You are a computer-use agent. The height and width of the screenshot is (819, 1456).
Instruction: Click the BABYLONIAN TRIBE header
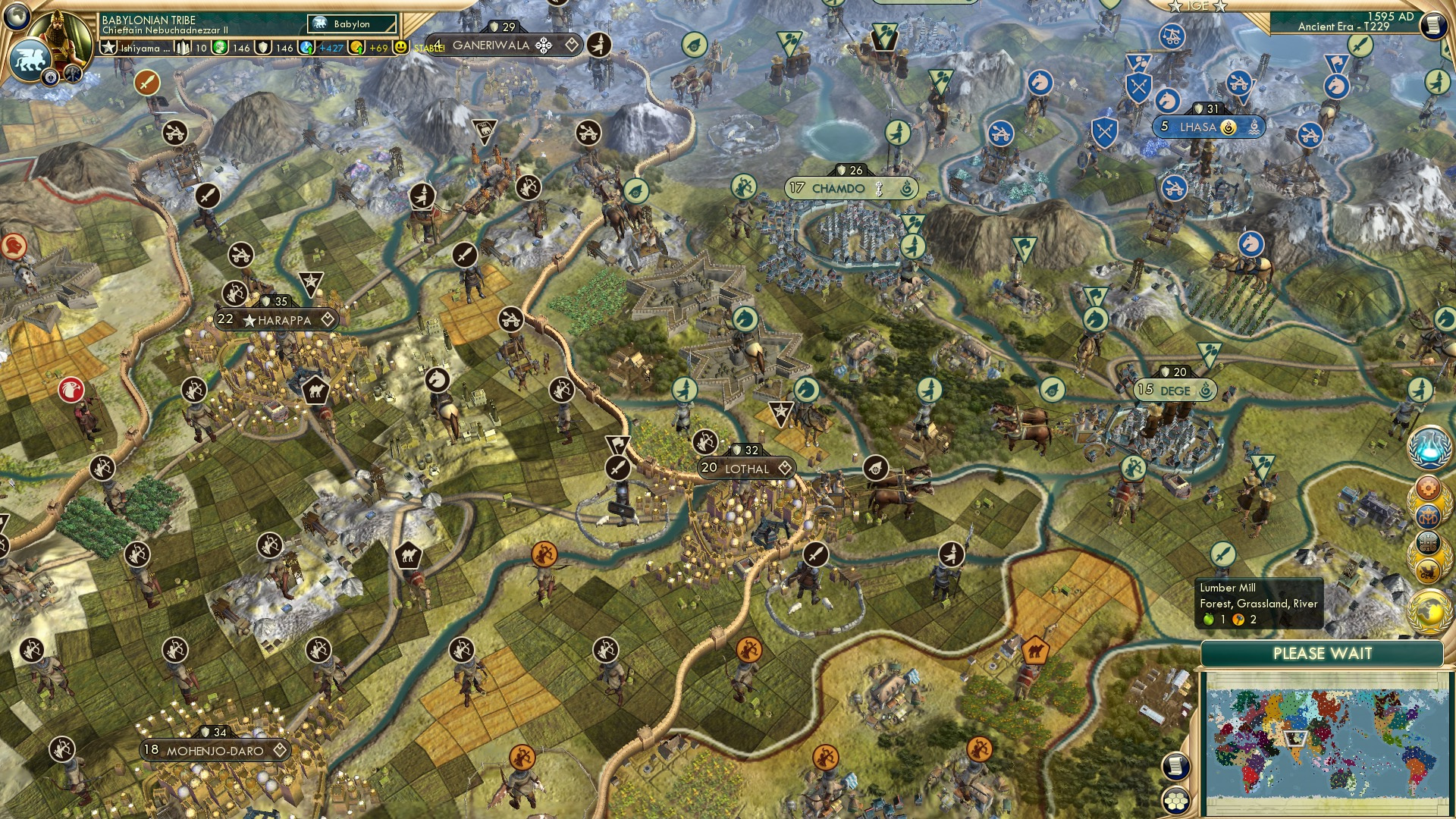[x=149, y=20]
